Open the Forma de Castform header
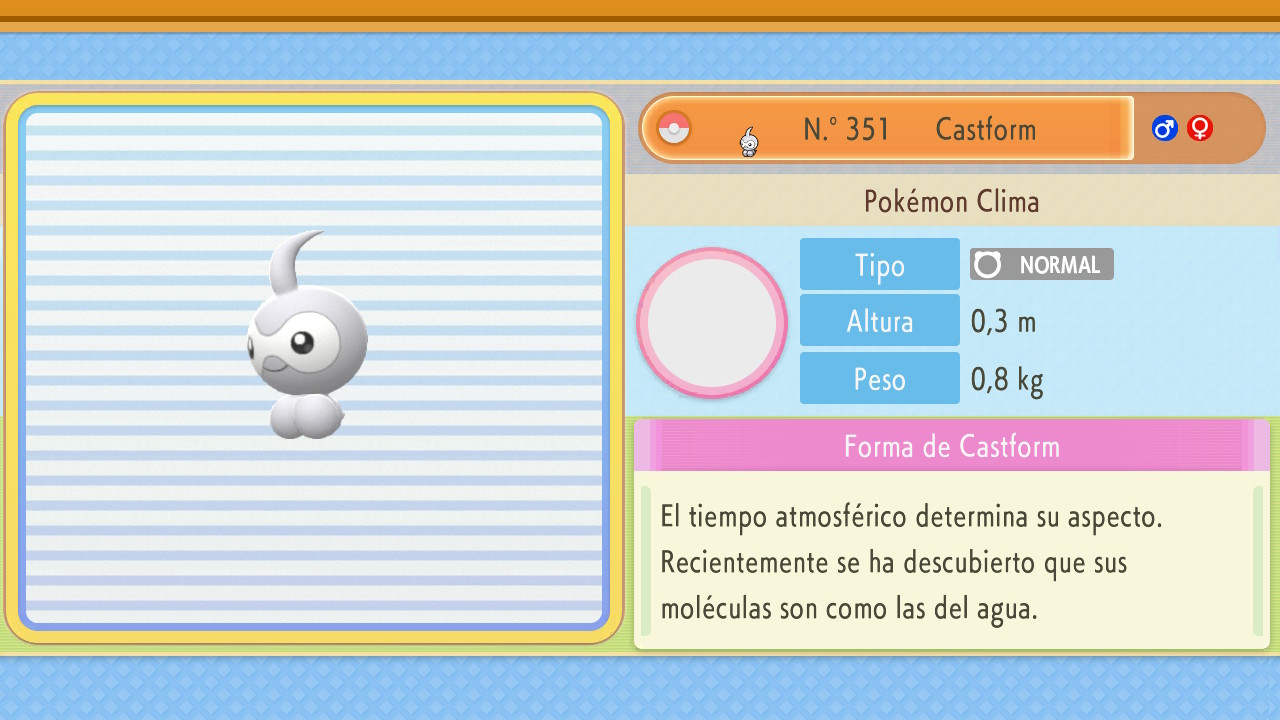This screenshot has width=1280, height=720. pos(951,446)
